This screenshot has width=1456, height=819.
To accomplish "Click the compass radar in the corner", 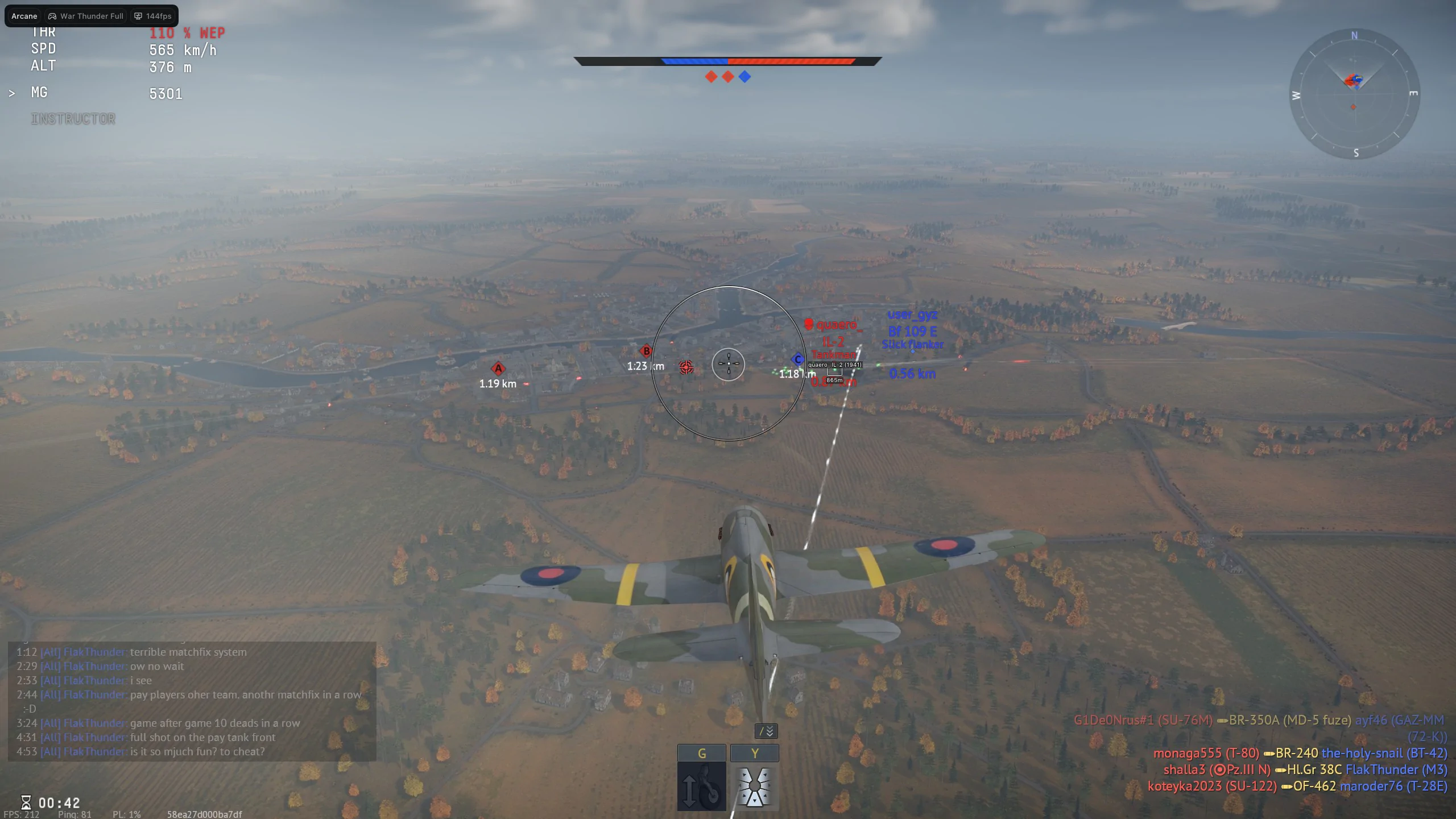I will (x=1354, y=94).
